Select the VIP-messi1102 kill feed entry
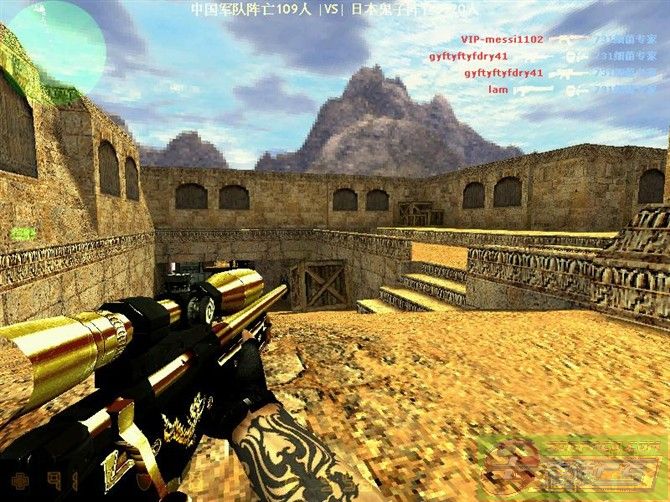670x502 pixels. click(502, 39)
